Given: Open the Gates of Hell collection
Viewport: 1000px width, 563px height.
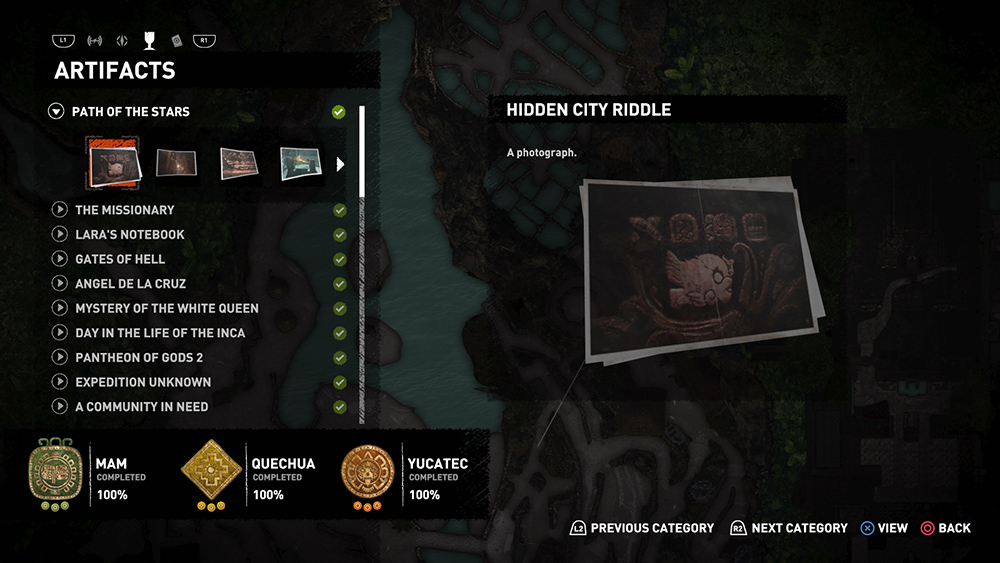Looking at the screenshot, I should [120, 259].
